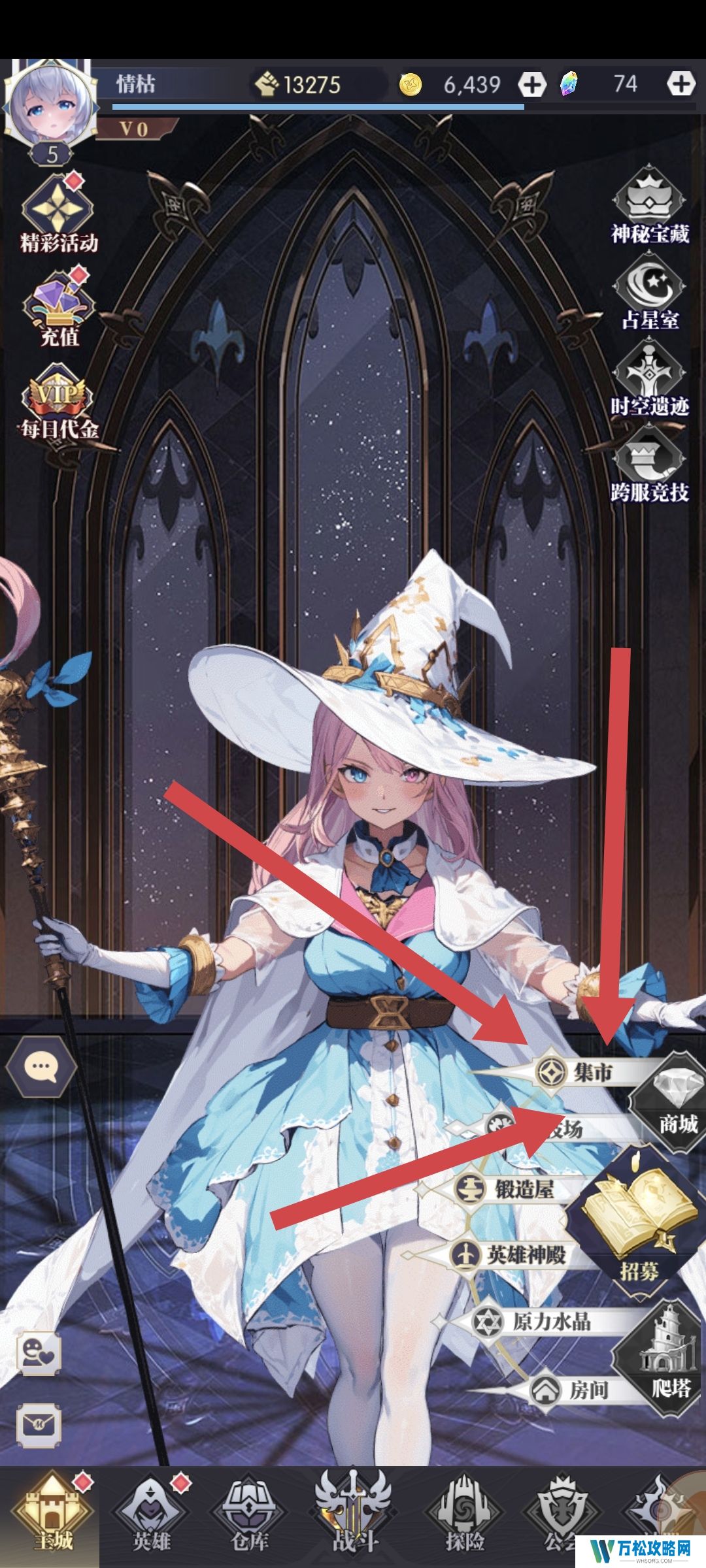The height and width of the screenshot is (1568, 706).
Task: Enter the 锻造屋 forge
Action: click(x=510, y=1188)
